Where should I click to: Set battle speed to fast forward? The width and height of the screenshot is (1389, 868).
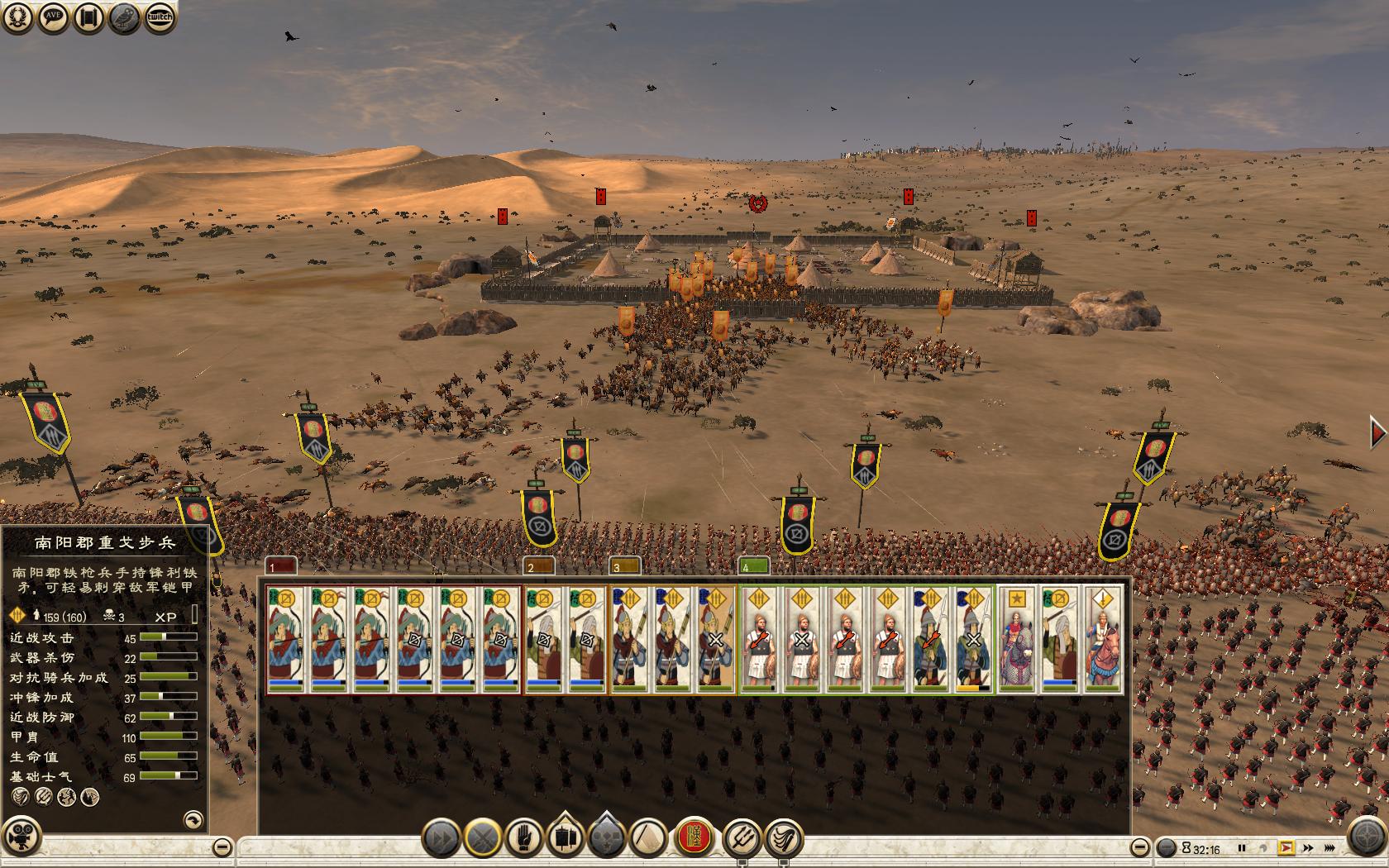(x=1308, y=847)
